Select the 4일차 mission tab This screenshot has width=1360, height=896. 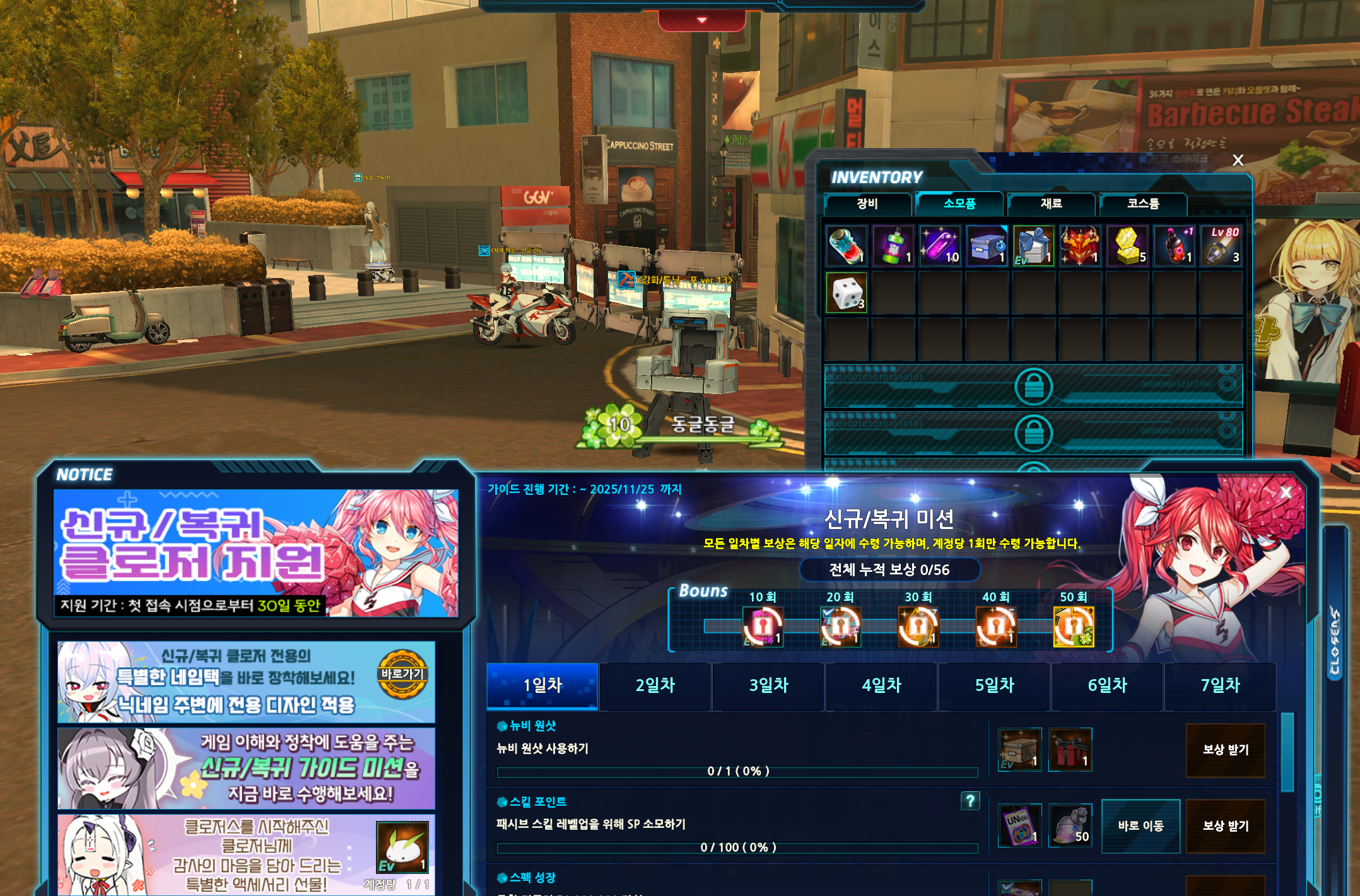tap(881, 685)
